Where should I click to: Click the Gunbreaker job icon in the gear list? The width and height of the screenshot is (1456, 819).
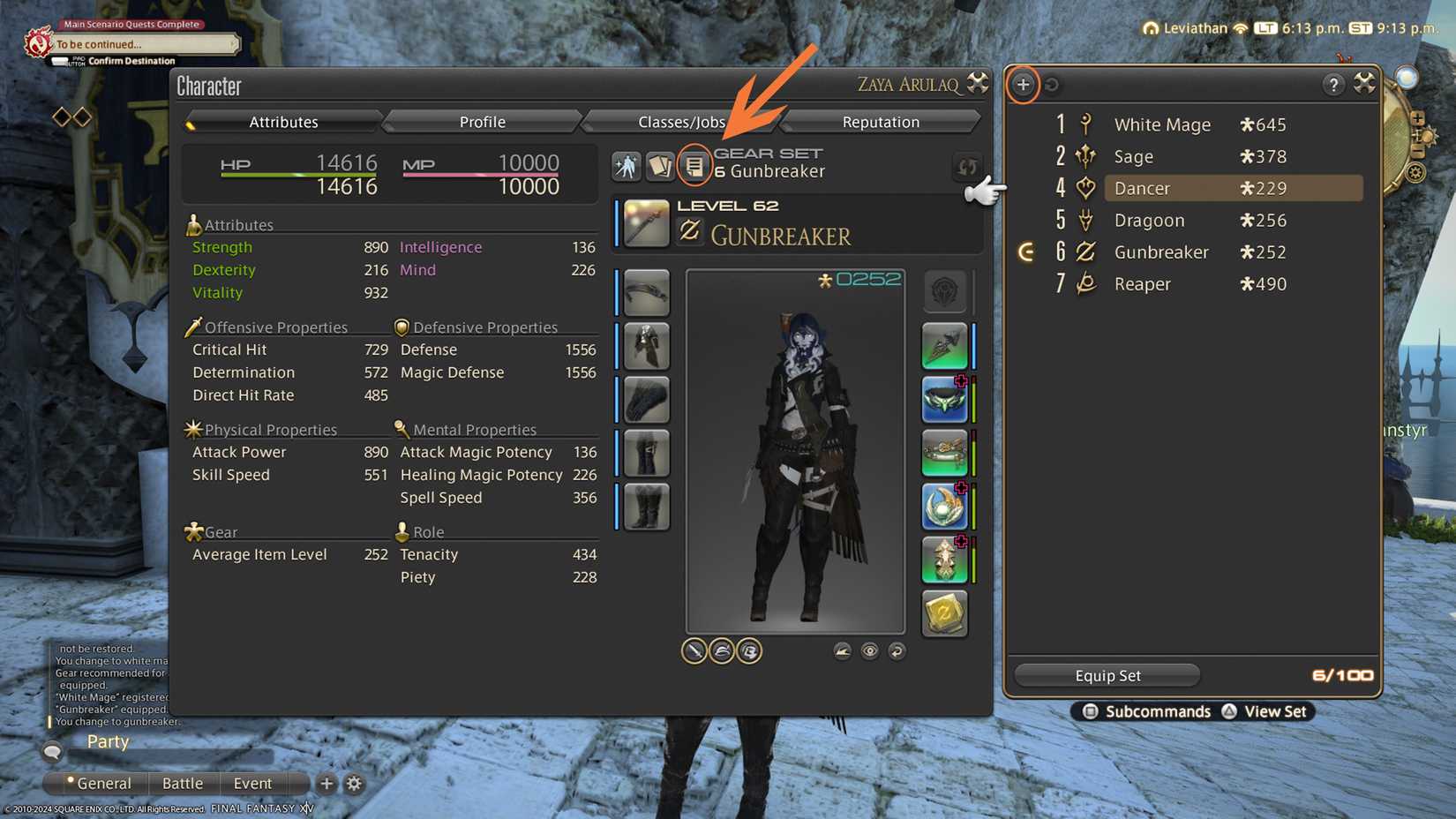(1084, 252)
